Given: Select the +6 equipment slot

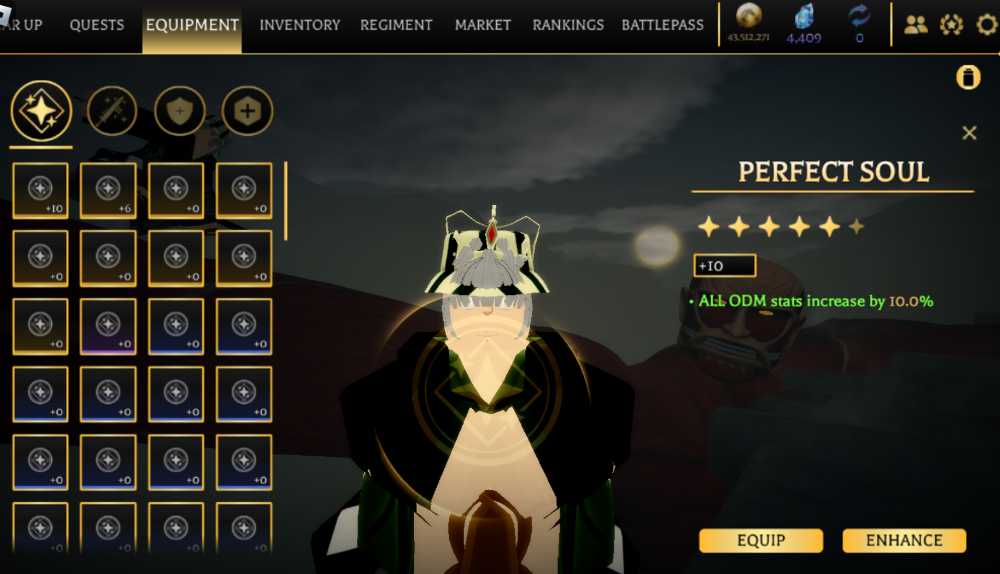Looking at the screenshot, I should click(x=108, y=191).
